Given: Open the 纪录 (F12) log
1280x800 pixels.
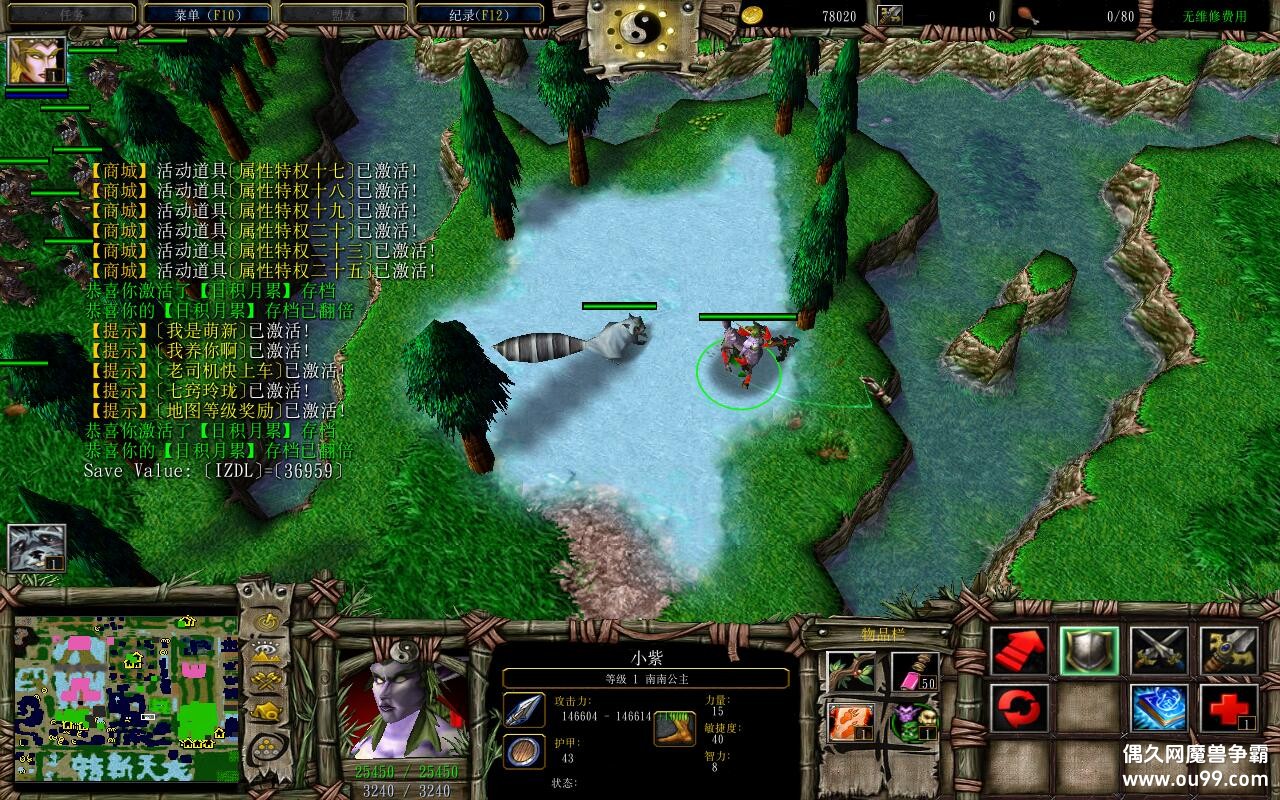Looking at the screenshot, I should point(480,15).
